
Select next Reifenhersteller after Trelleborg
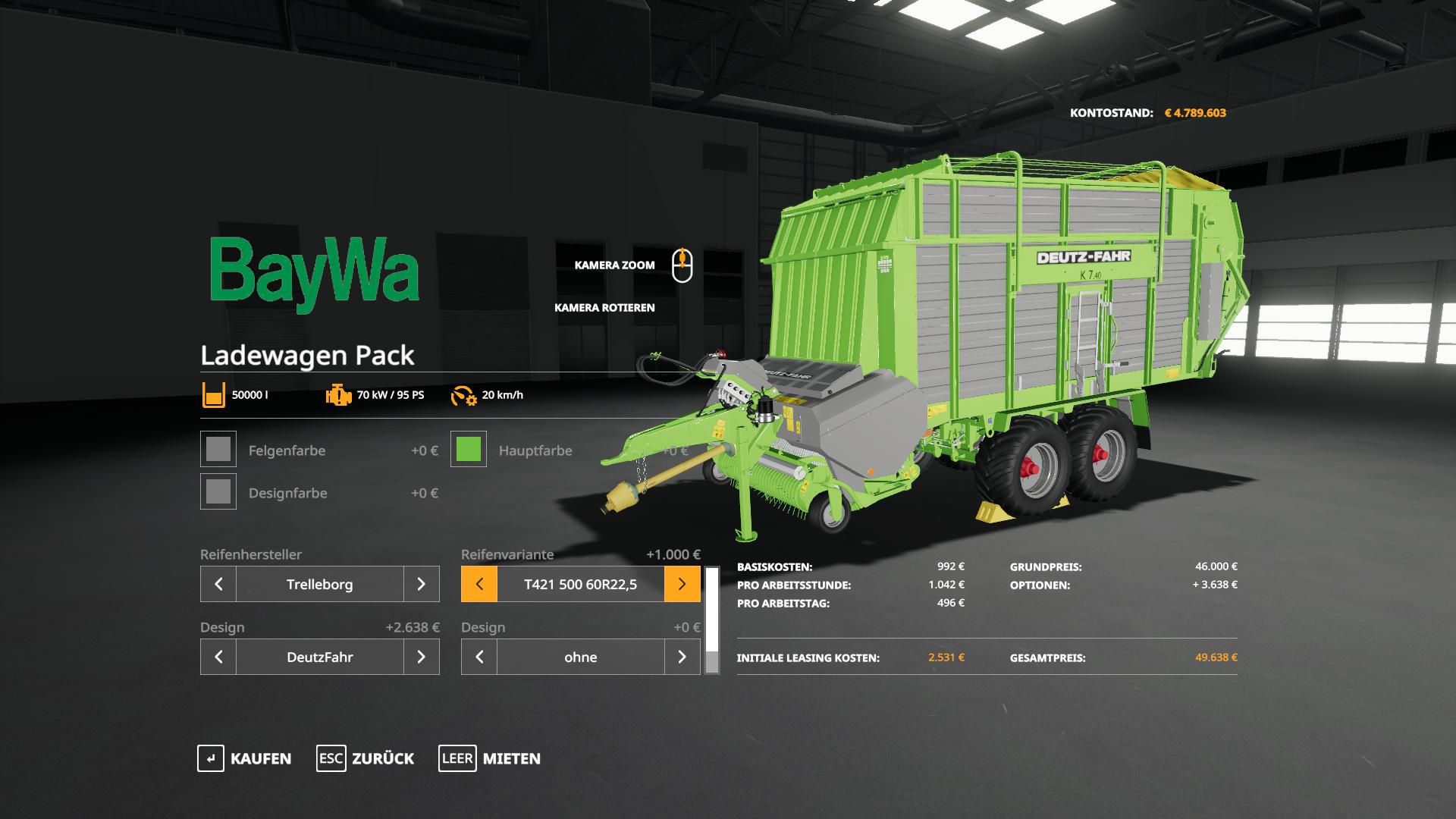coord(421,584)
